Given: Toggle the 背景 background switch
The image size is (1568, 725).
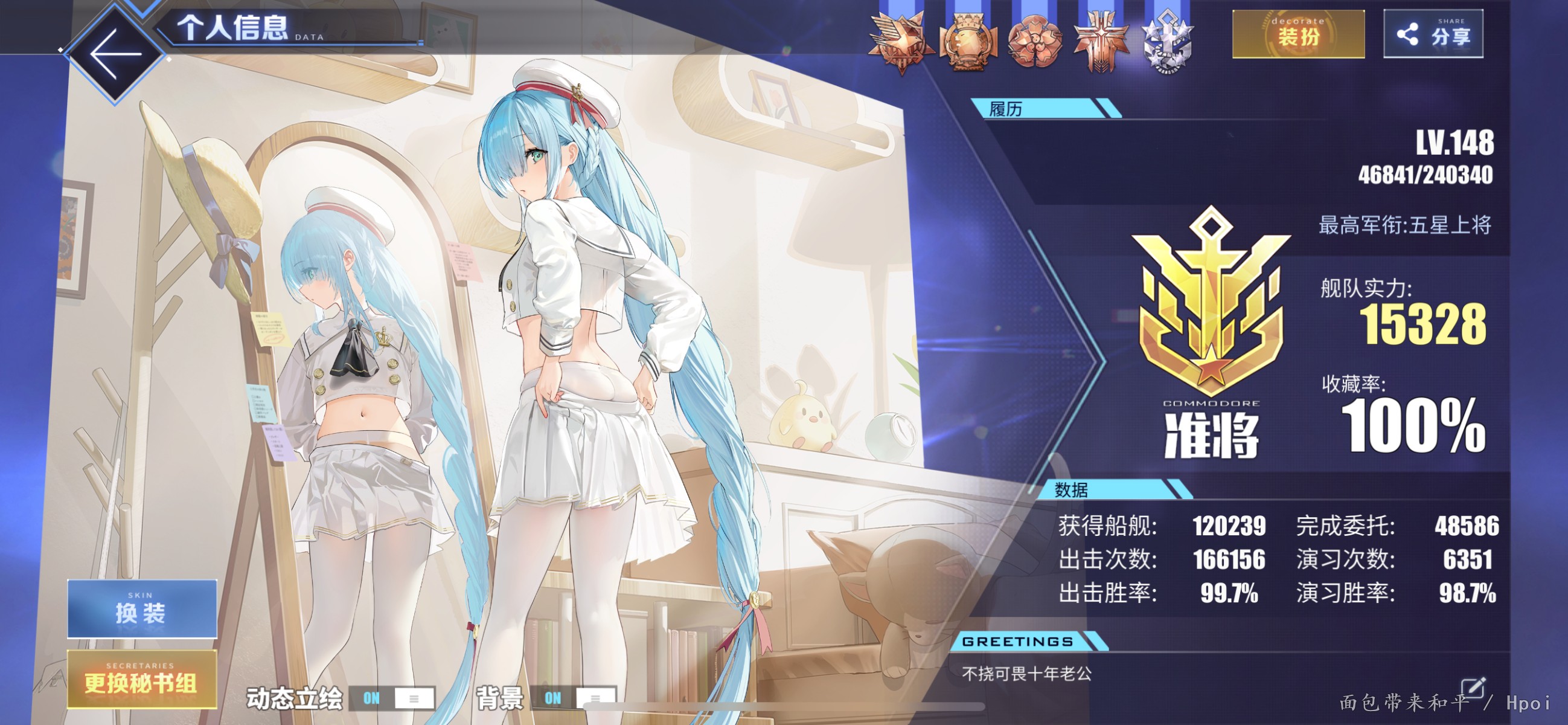Looking at the screenshot, I should pos(574,698).
